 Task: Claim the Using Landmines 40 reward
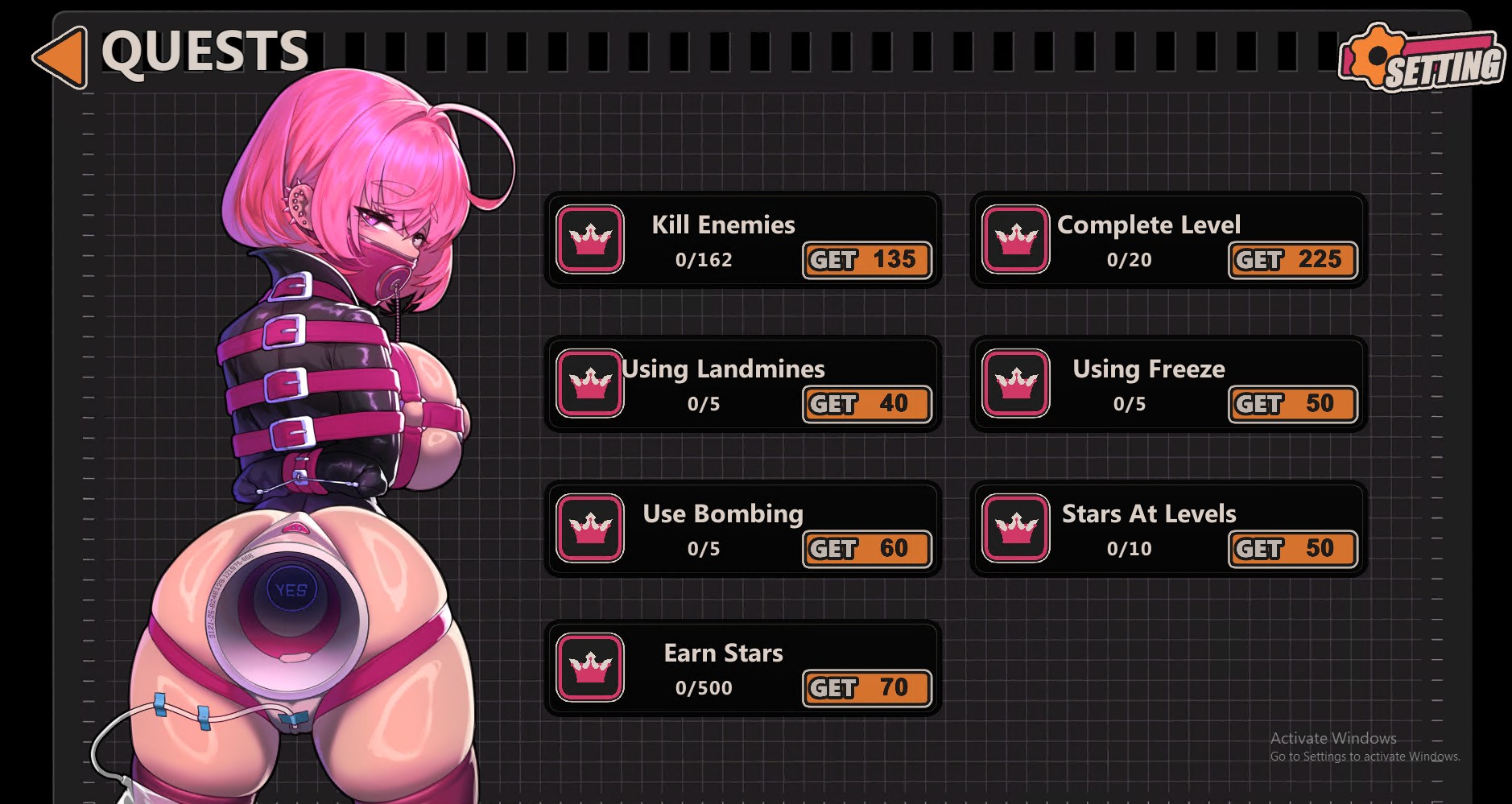point(867,404)
